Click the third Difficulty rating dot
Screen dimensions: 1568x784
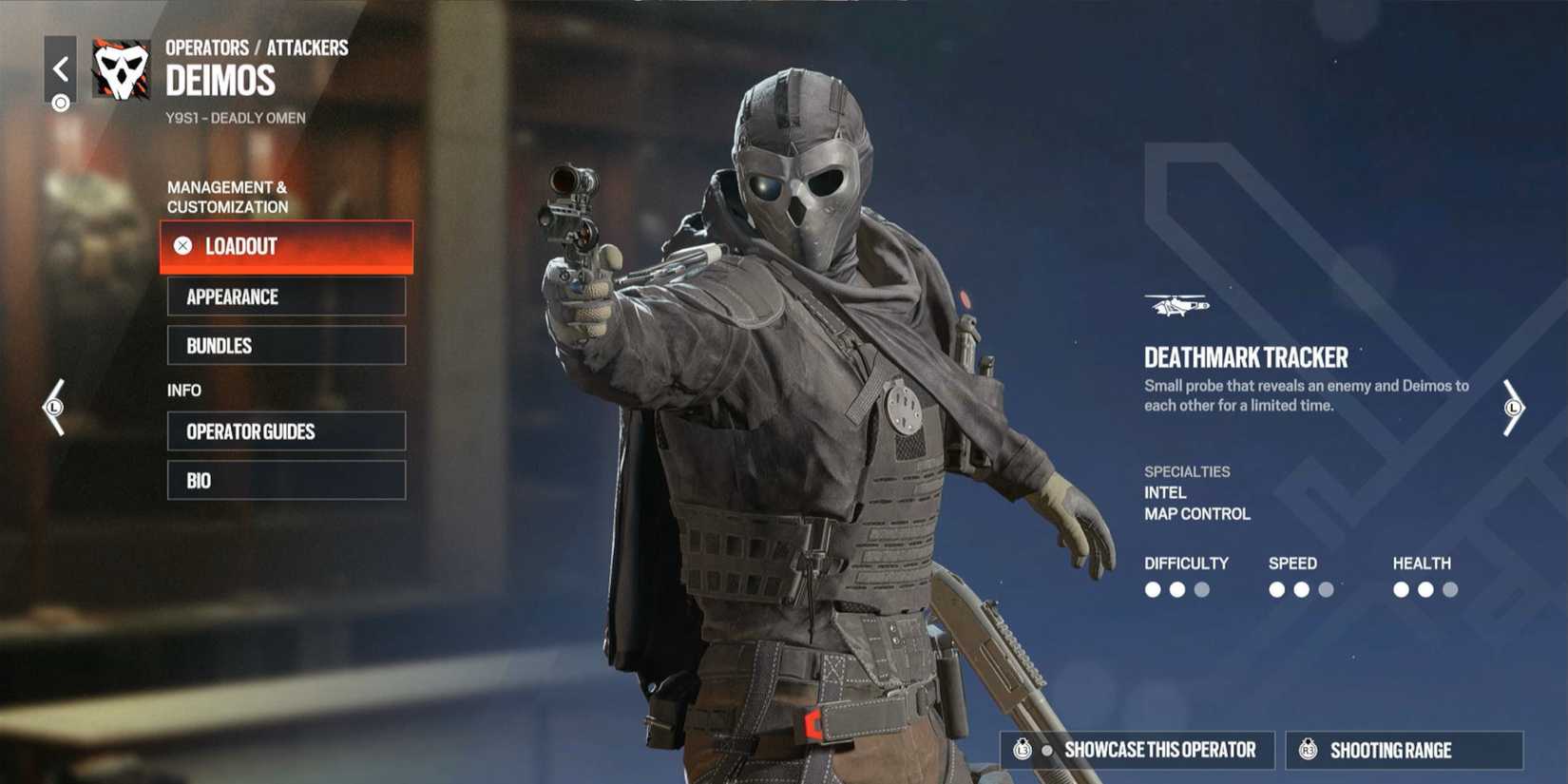click(1203, 589)
